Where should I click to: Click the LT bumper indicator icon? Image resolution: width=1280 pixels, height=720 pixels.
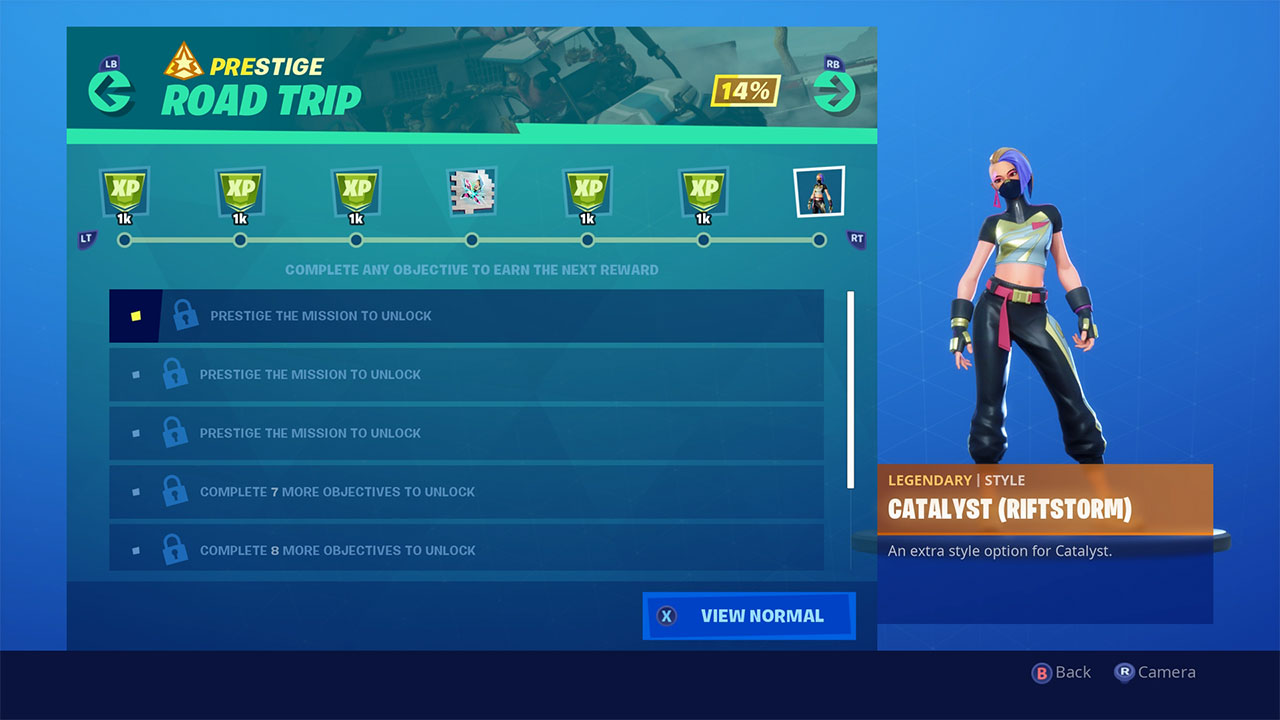[x=87, y=239]
